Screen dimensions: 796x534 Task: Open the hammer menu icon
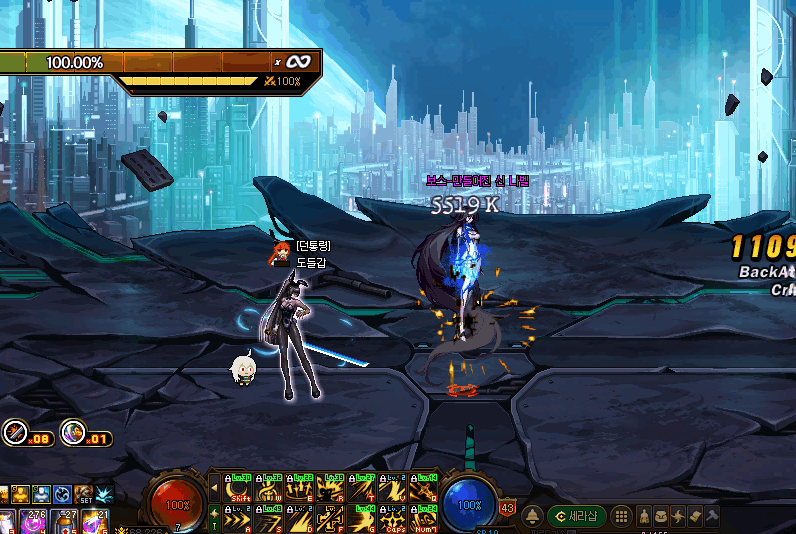711,516
